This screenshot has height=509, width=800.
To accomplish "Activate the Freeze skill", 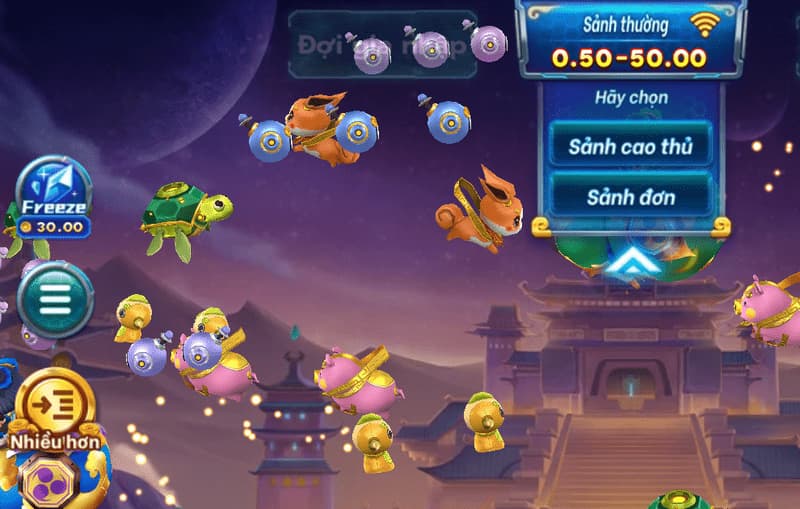I will 54,196.
